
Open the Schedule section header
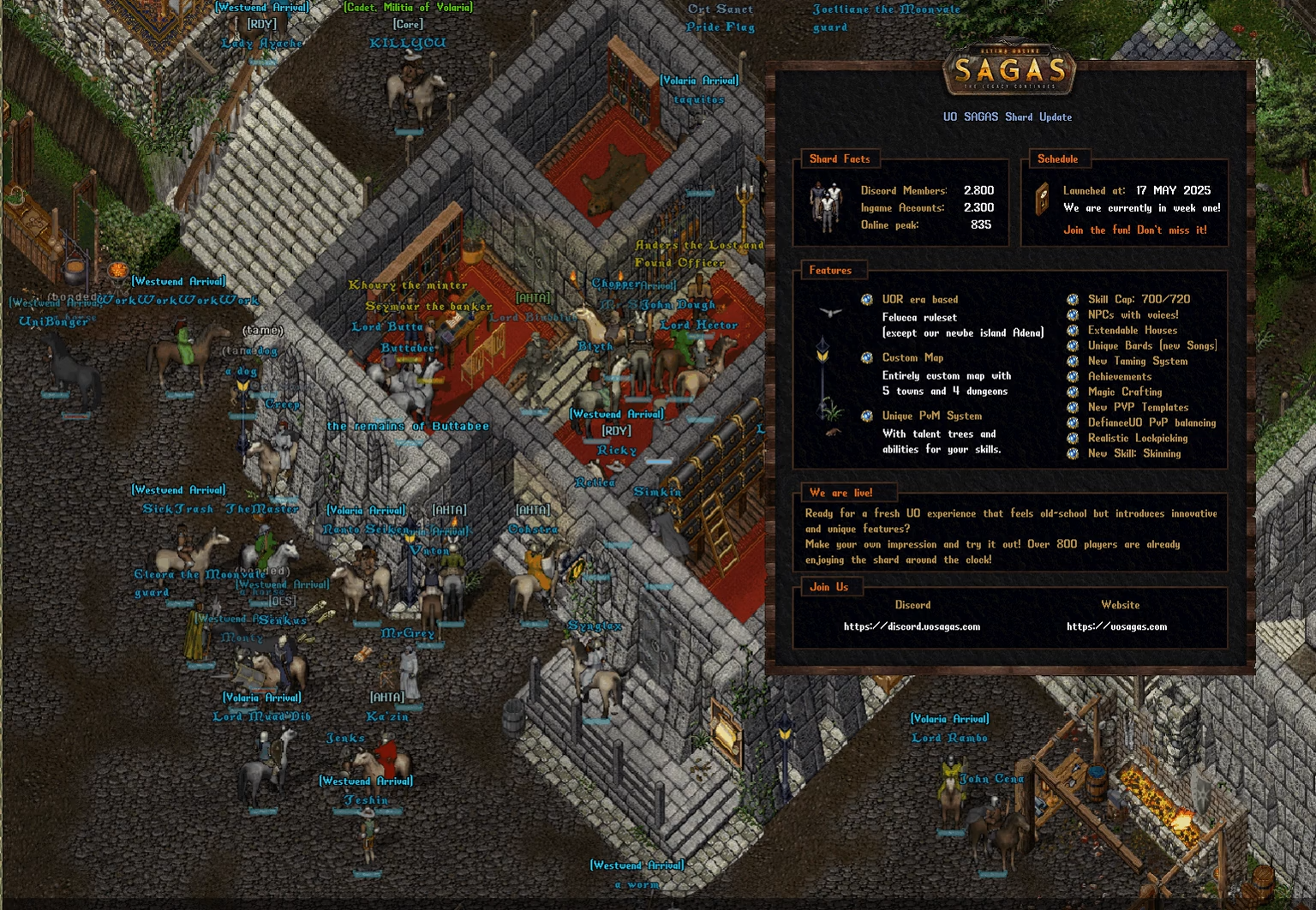[1058, 159]
